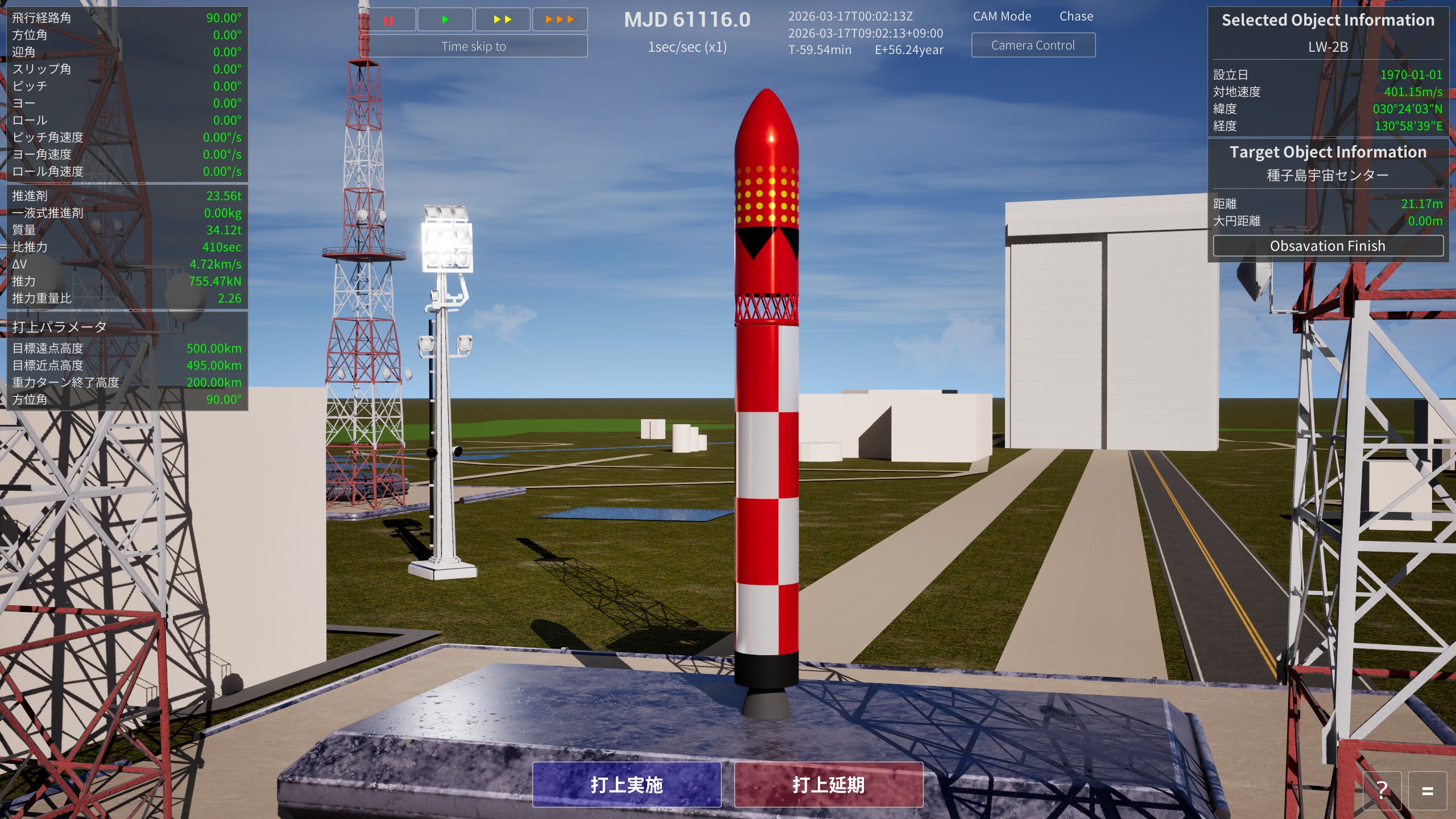This screenshot has height=819, width=1456.
Task: Expand the 打上パラメータ launch parameters section
Action: pyautogui.click(x=59, y=327)
